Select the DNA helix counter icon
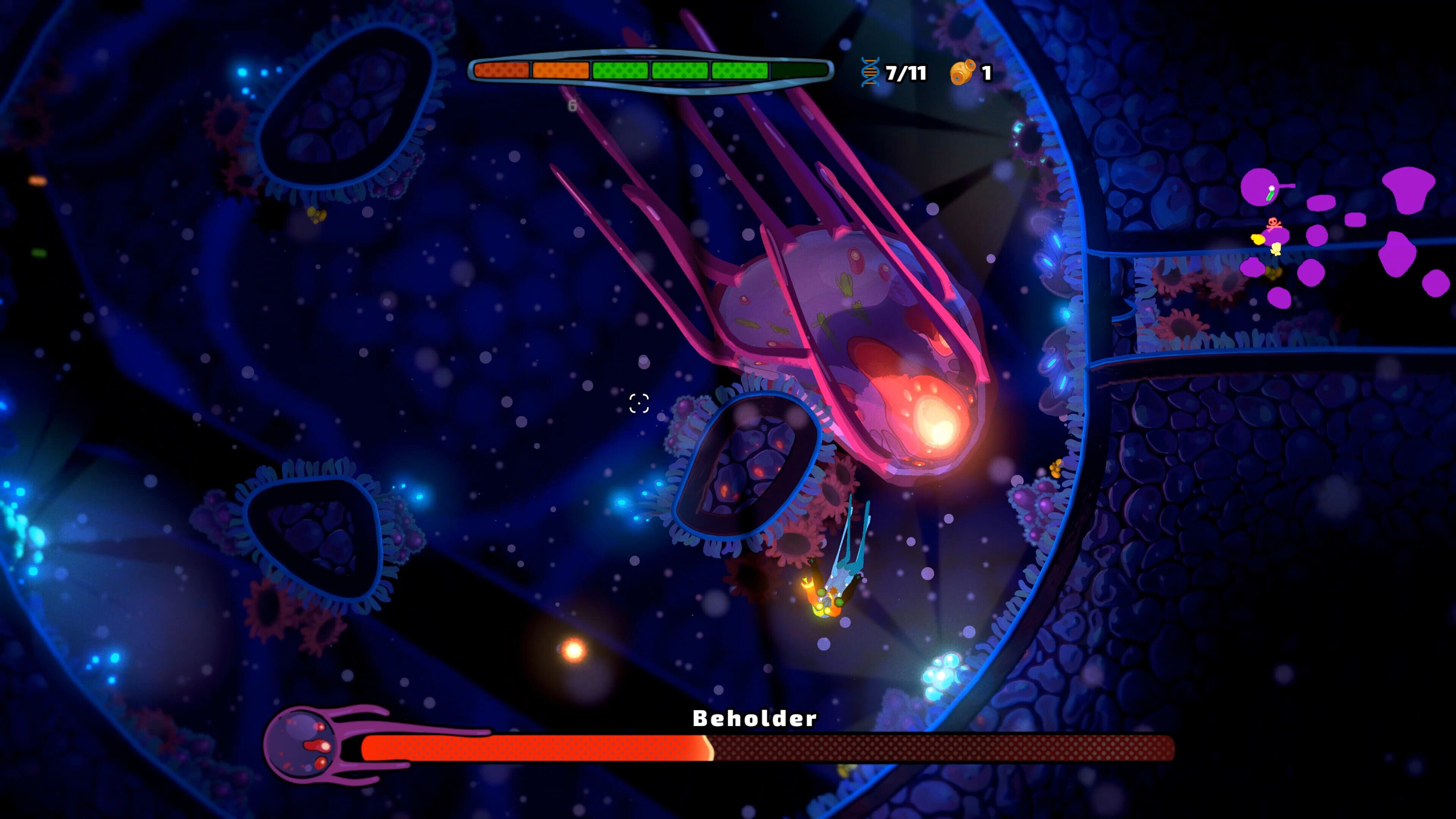Image resolution: width=1456 pixels, height=819 pixels. tap(870, 72)
